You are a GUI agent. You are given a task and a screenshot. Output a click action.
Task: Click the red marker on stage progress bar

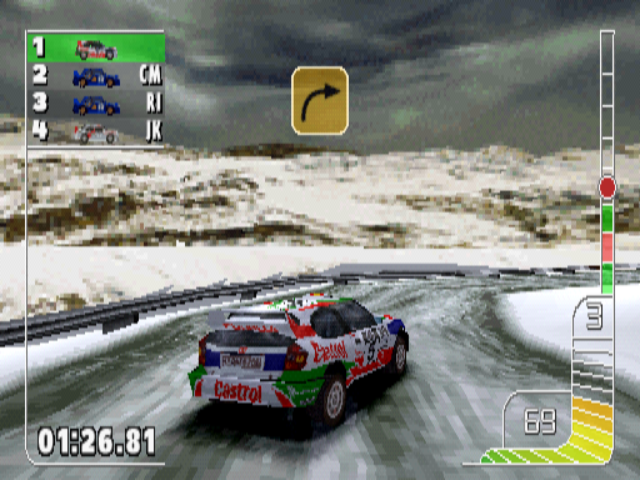pos(607,187)
